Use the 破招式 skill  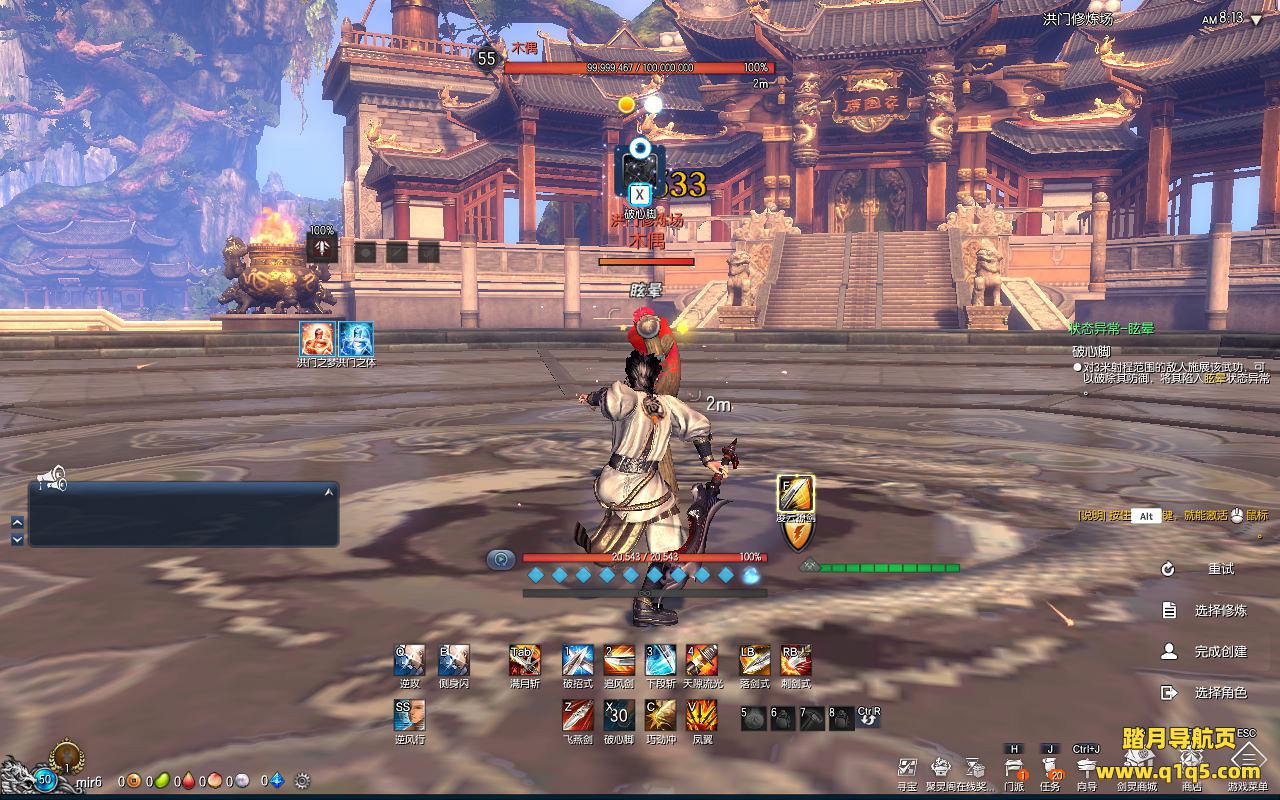coord(577,660)
